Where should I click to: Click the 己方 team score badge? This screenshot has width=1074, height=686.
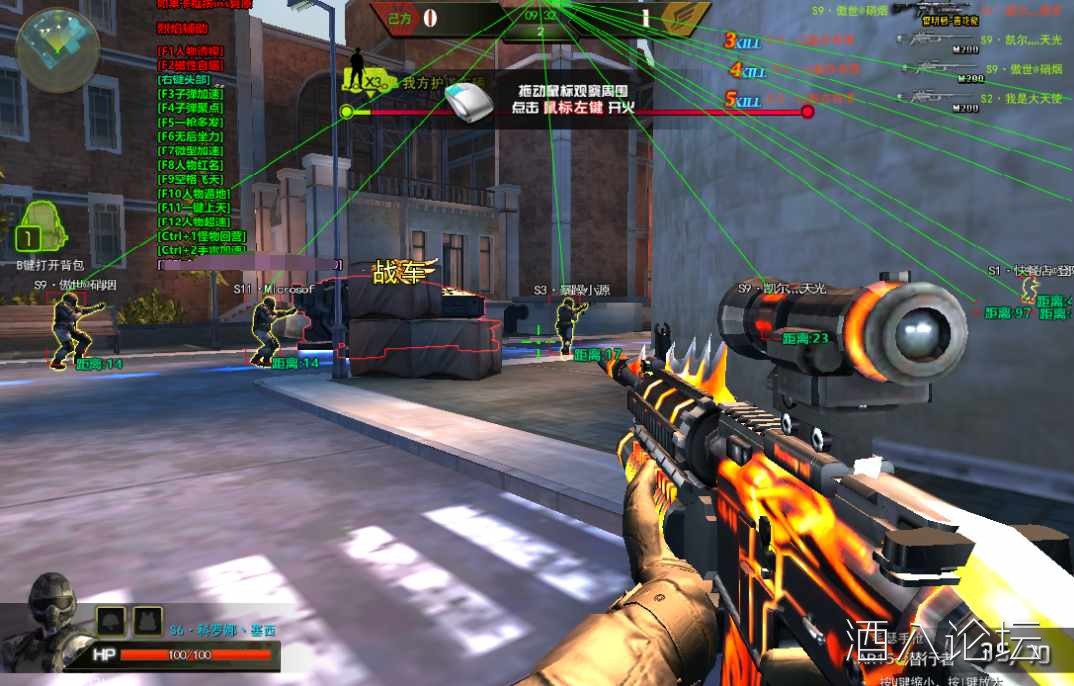403,17
